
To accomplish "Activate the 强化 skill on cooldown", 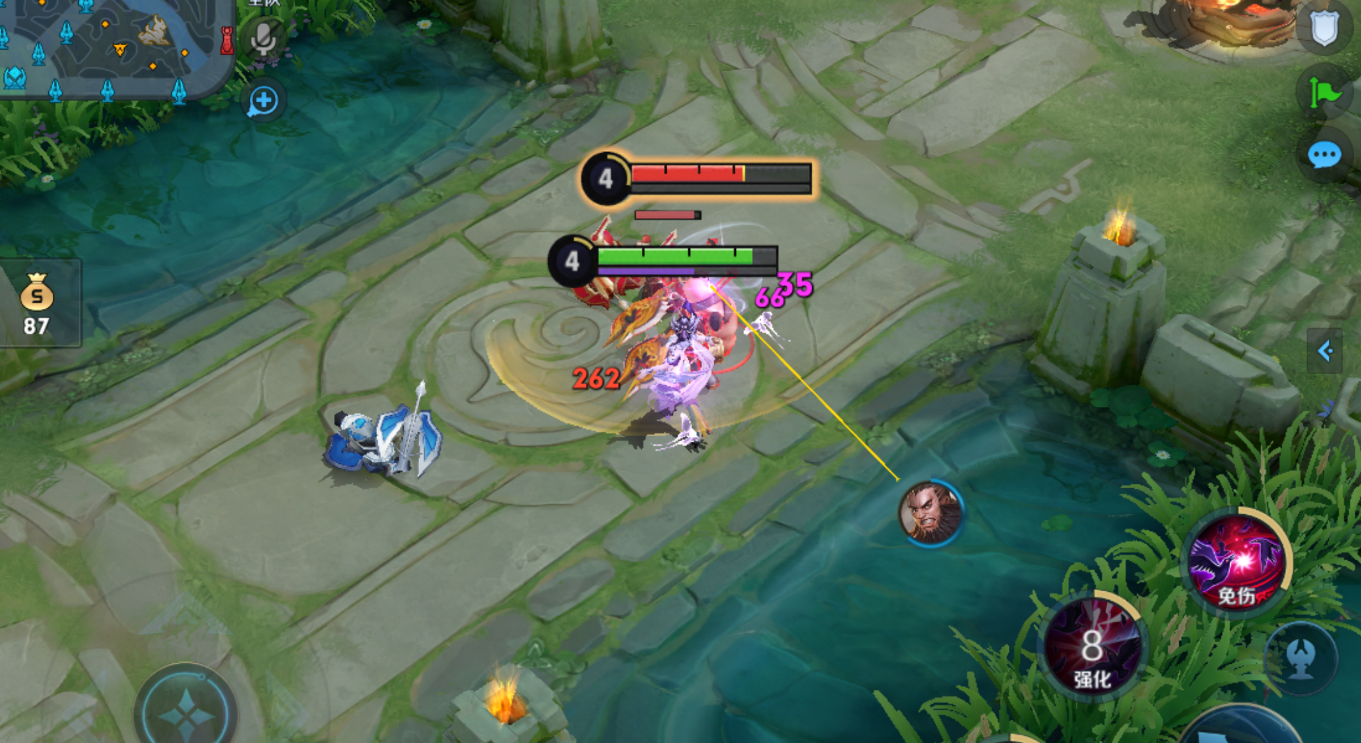I will (x=1092, y=647).
